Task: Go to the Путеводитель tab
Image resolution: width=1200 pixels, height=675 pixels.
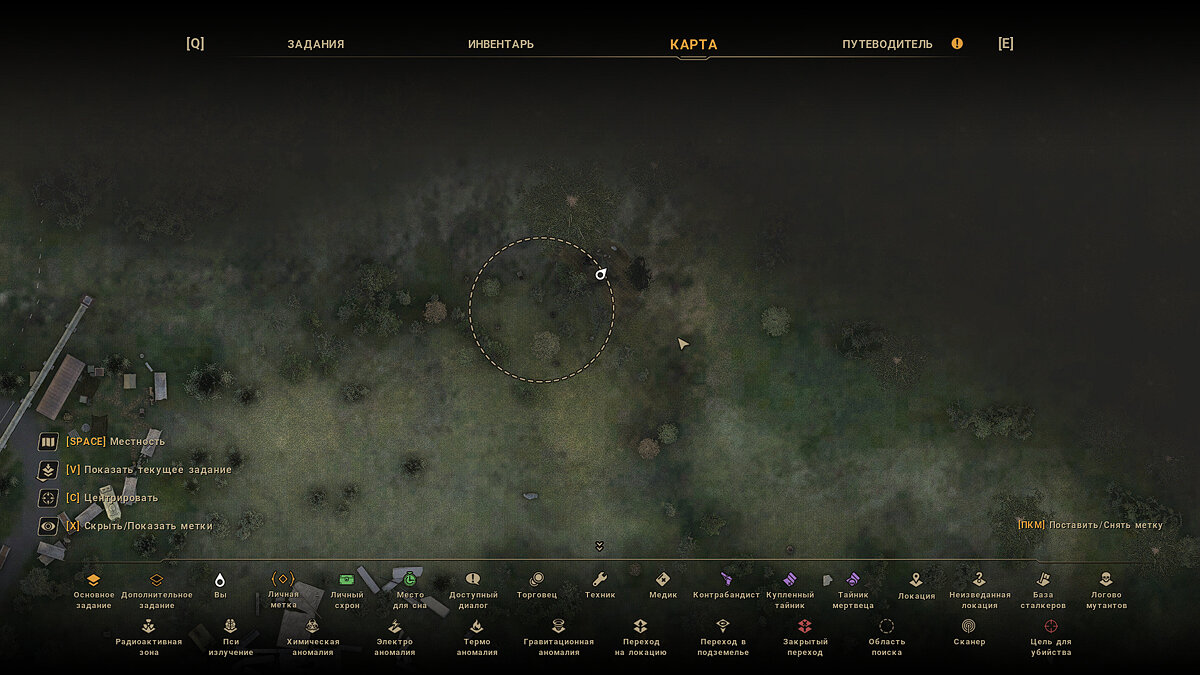Action: click(887, 44)
